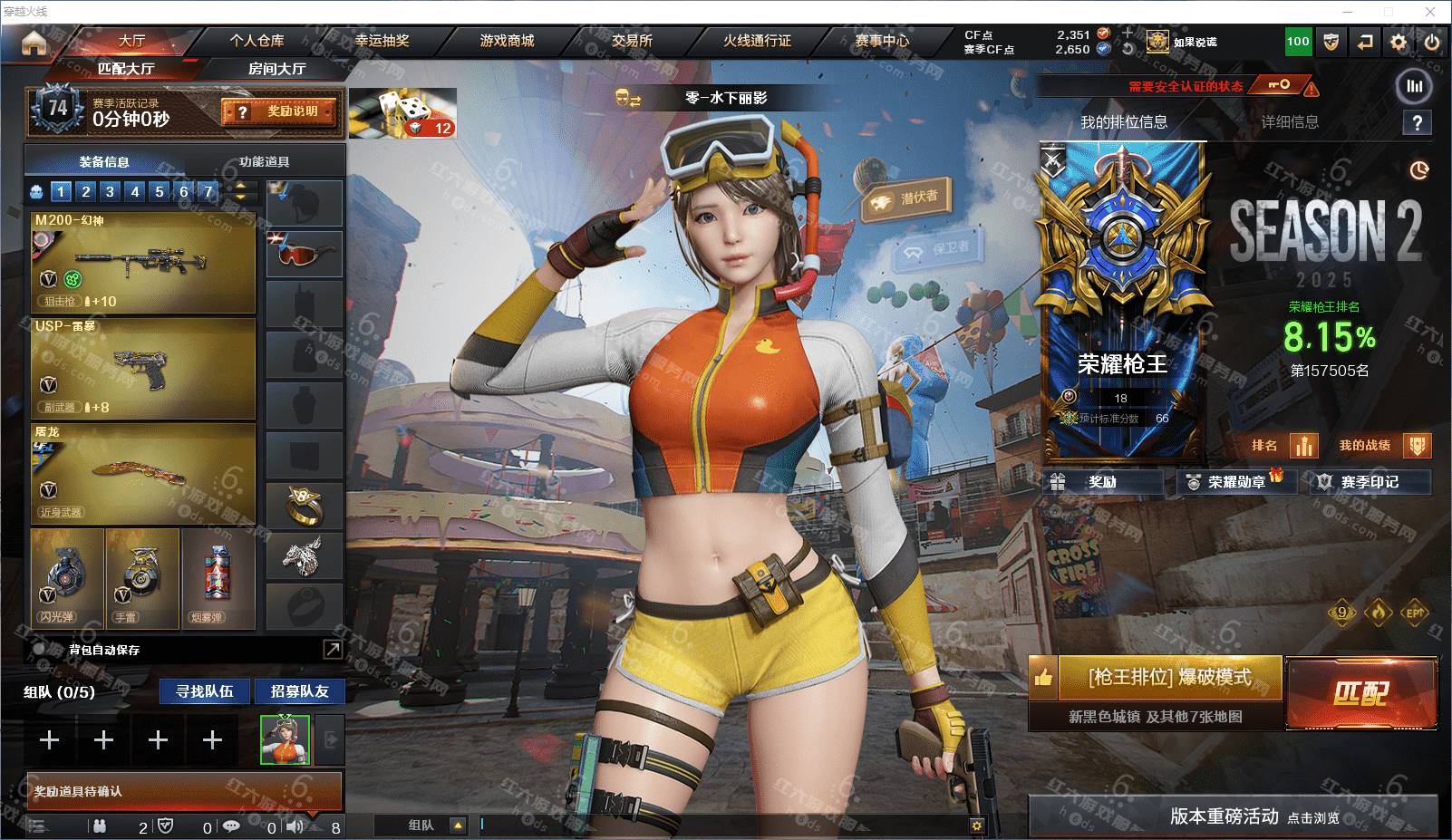
Task: Open the gear settings icon
Action: pos(1399,42)
